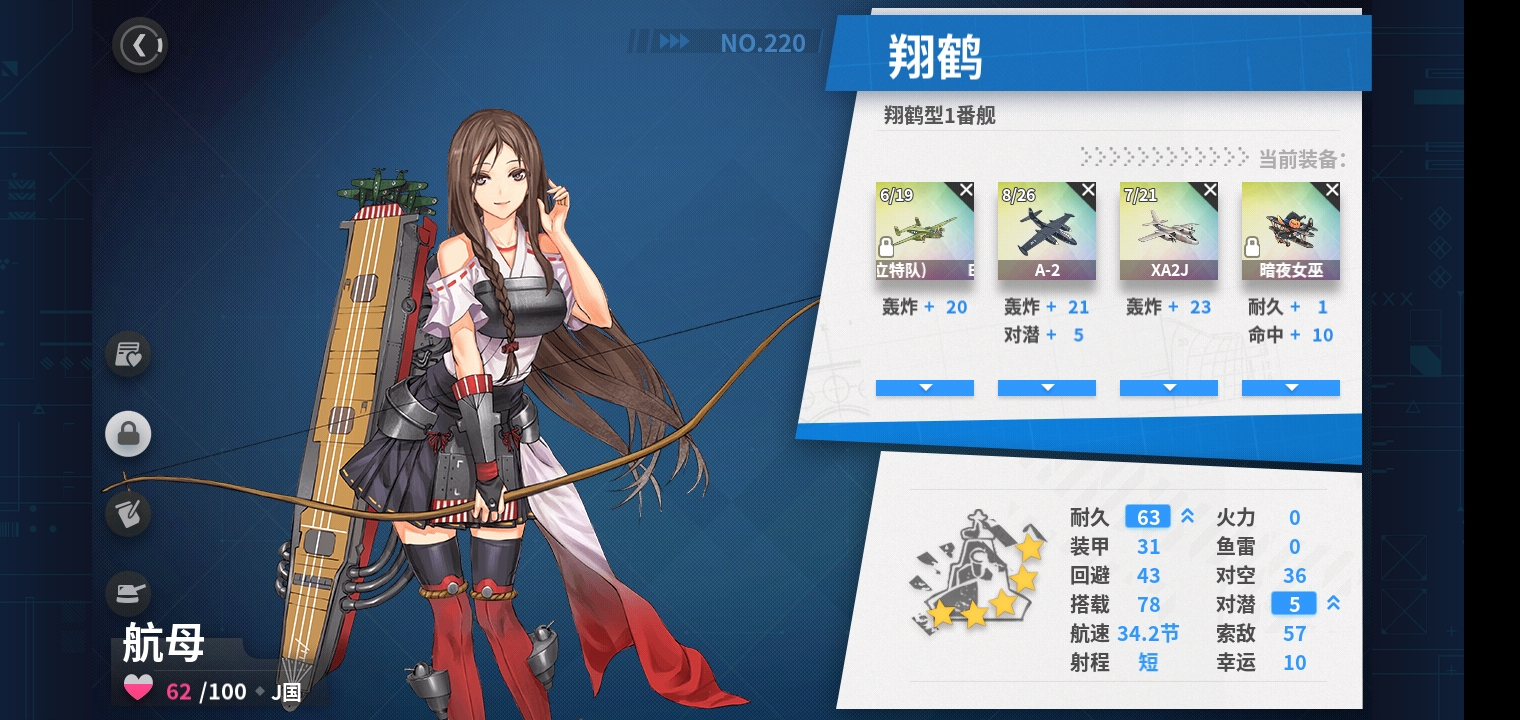
Task: Expand the dropdown under the XA2J equipment
Action: click(1169, 388)
